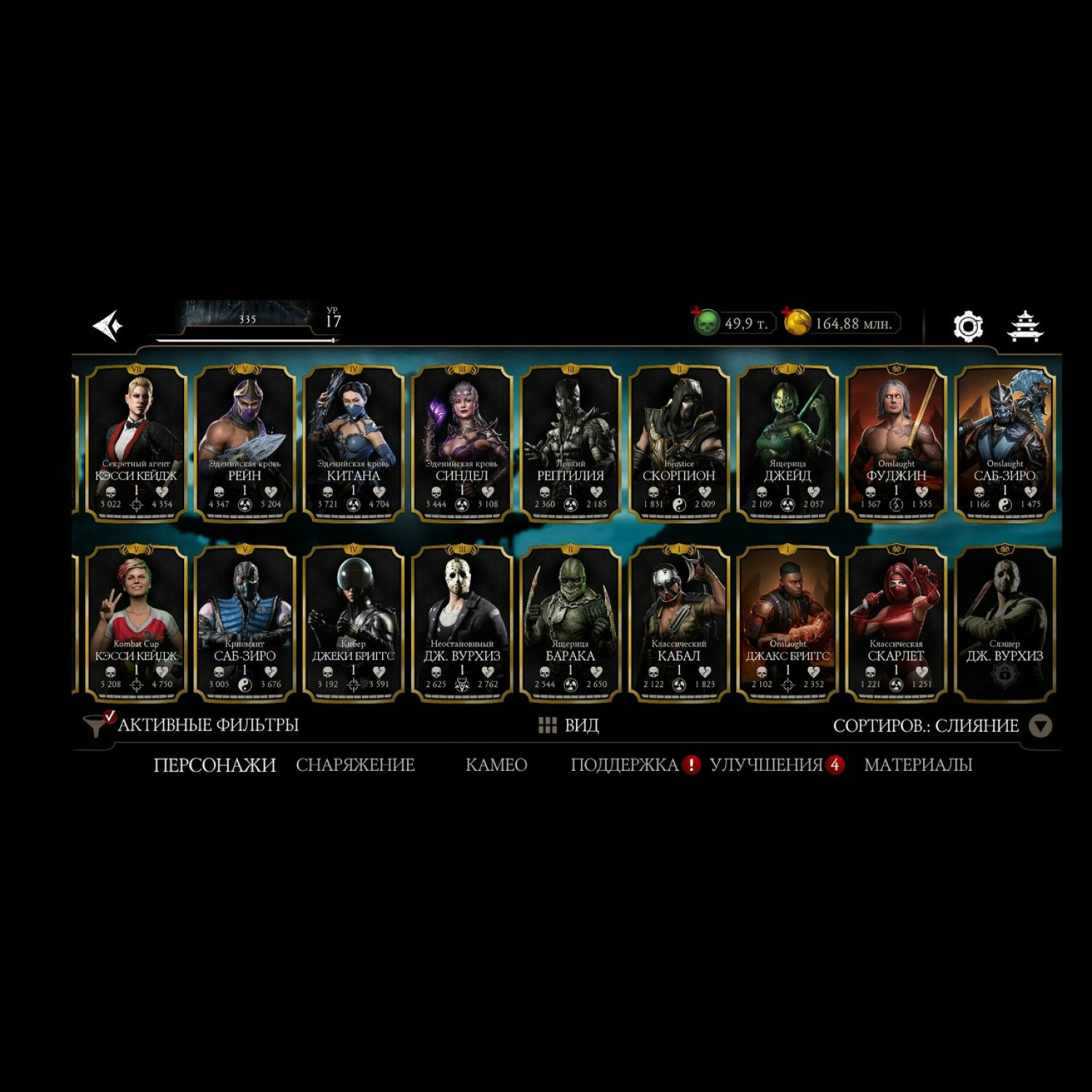Open the Скарлет character card
This screenshot has width=1092, height=1092.
click(x=896, y=623)
